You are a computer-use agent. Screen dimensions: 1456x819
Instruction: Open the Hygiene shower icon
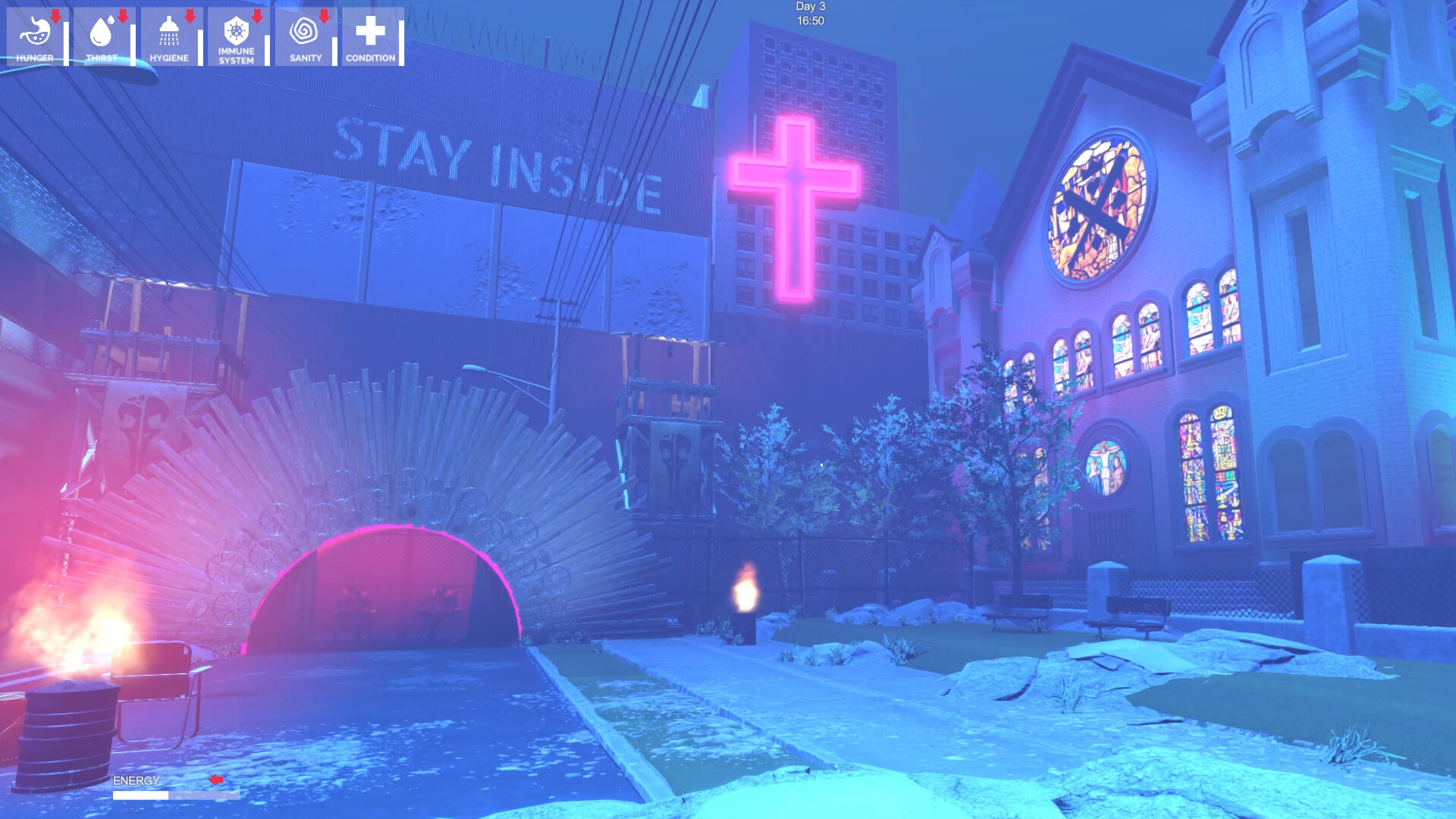168,30
